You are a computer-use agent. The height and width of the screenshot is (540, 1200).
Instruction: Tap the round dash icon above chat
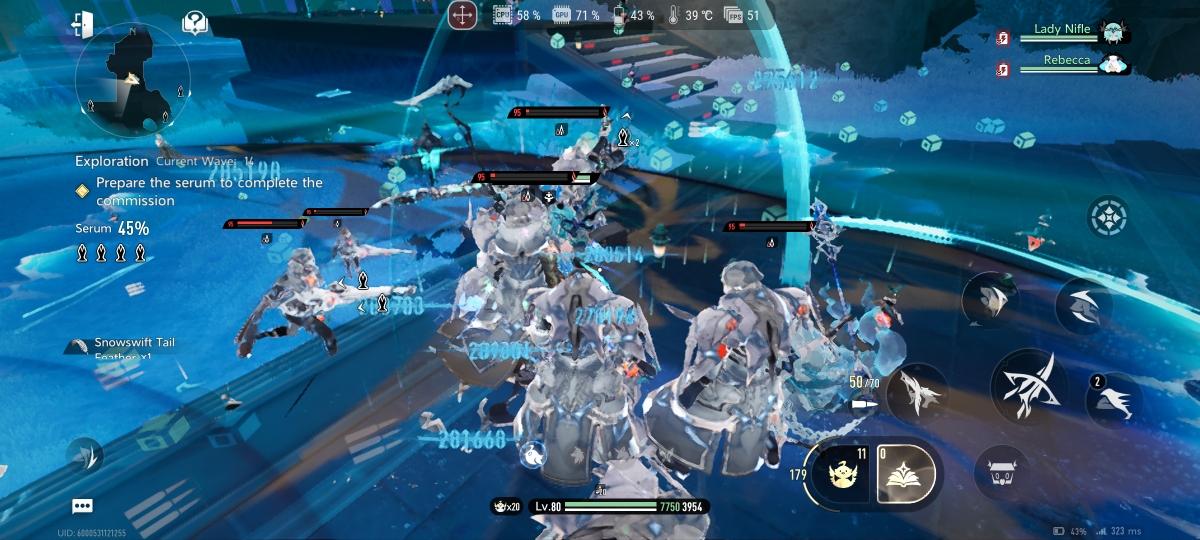pyautogui.click(x=84, y=457)
